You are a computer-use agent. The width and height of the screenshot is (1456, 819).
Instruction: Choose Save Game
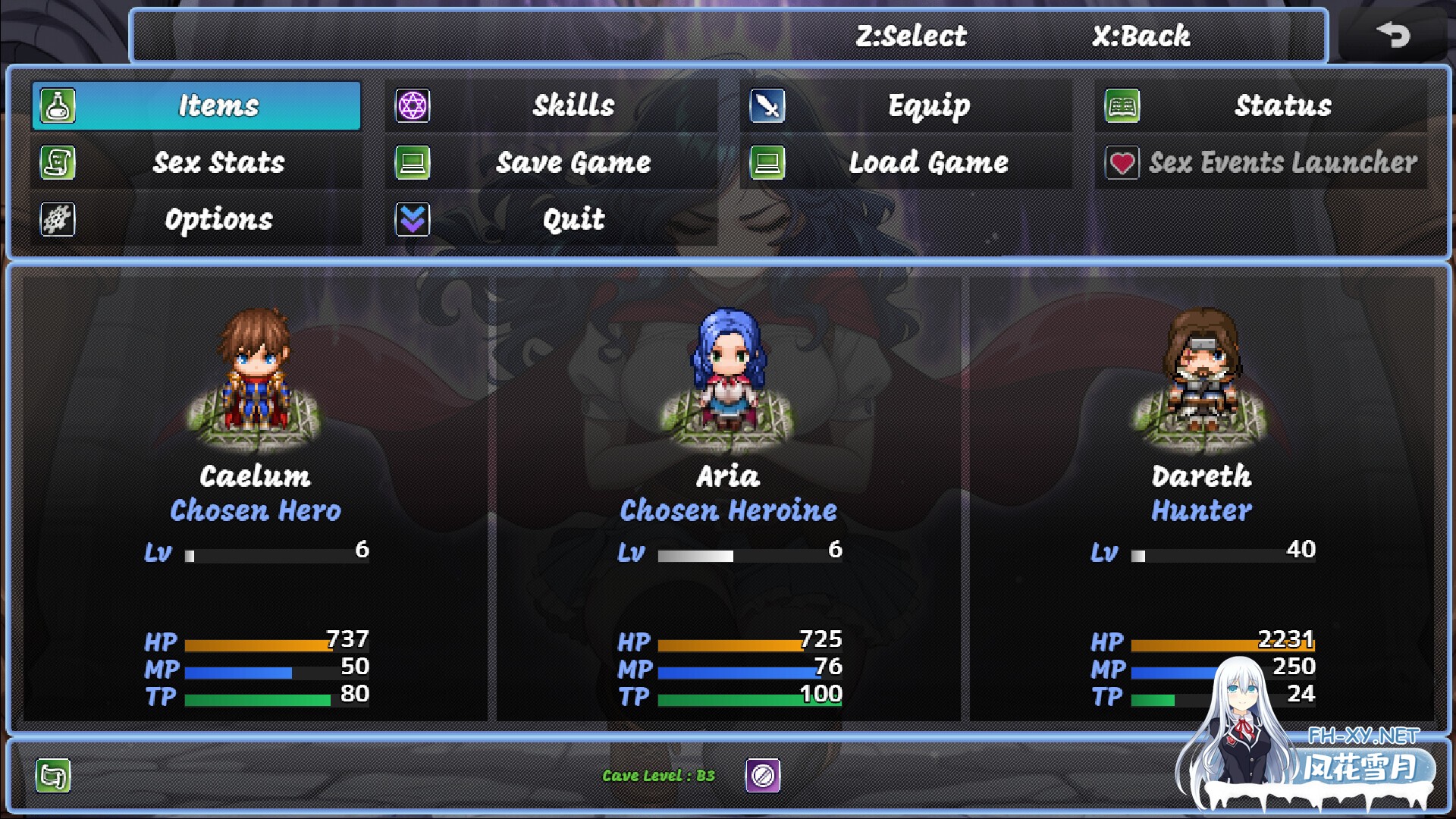point(551,162)
